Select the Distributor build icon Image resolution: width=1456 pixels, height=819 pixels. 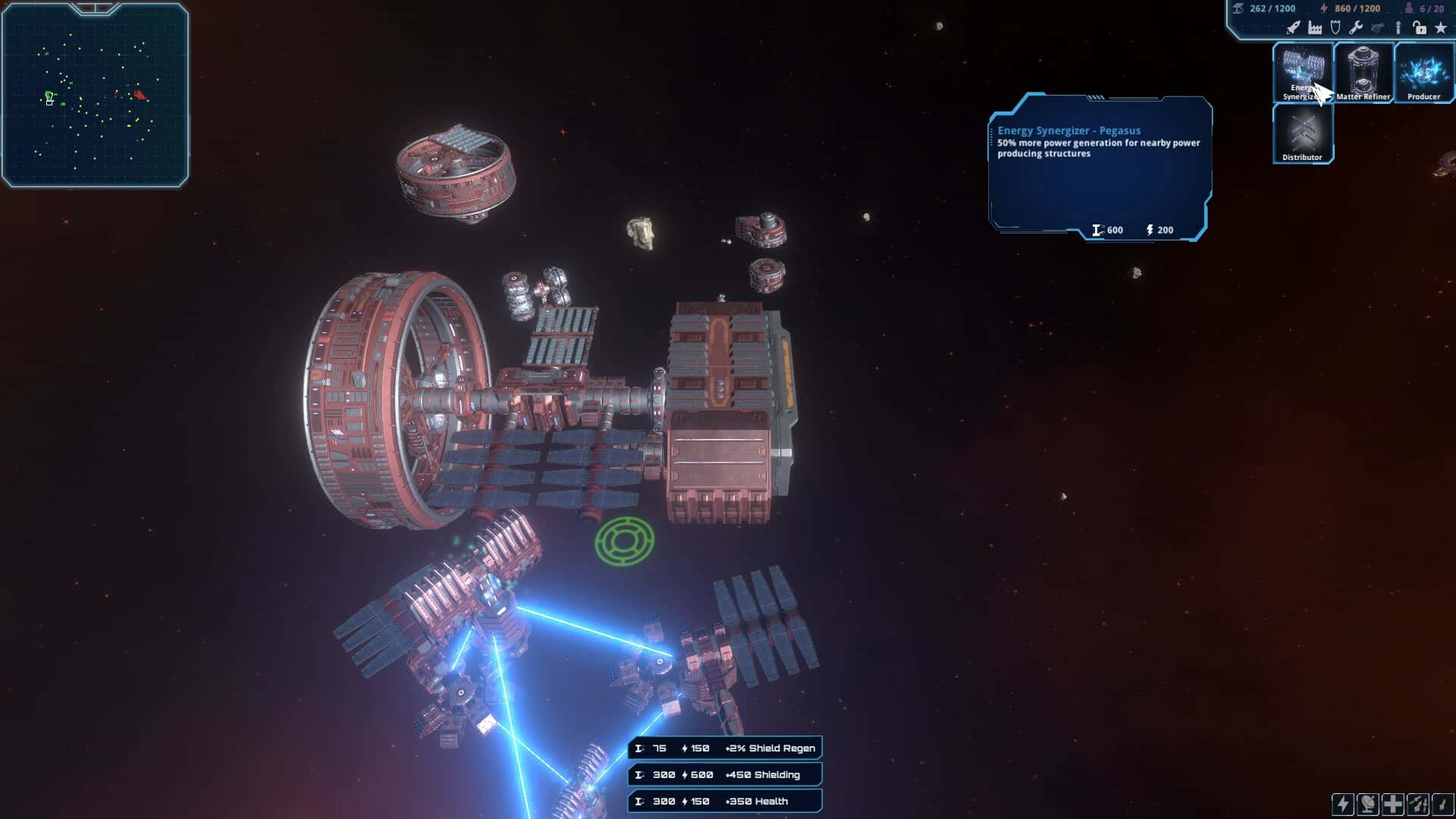pyautogui.click(x=1303, y=135)
